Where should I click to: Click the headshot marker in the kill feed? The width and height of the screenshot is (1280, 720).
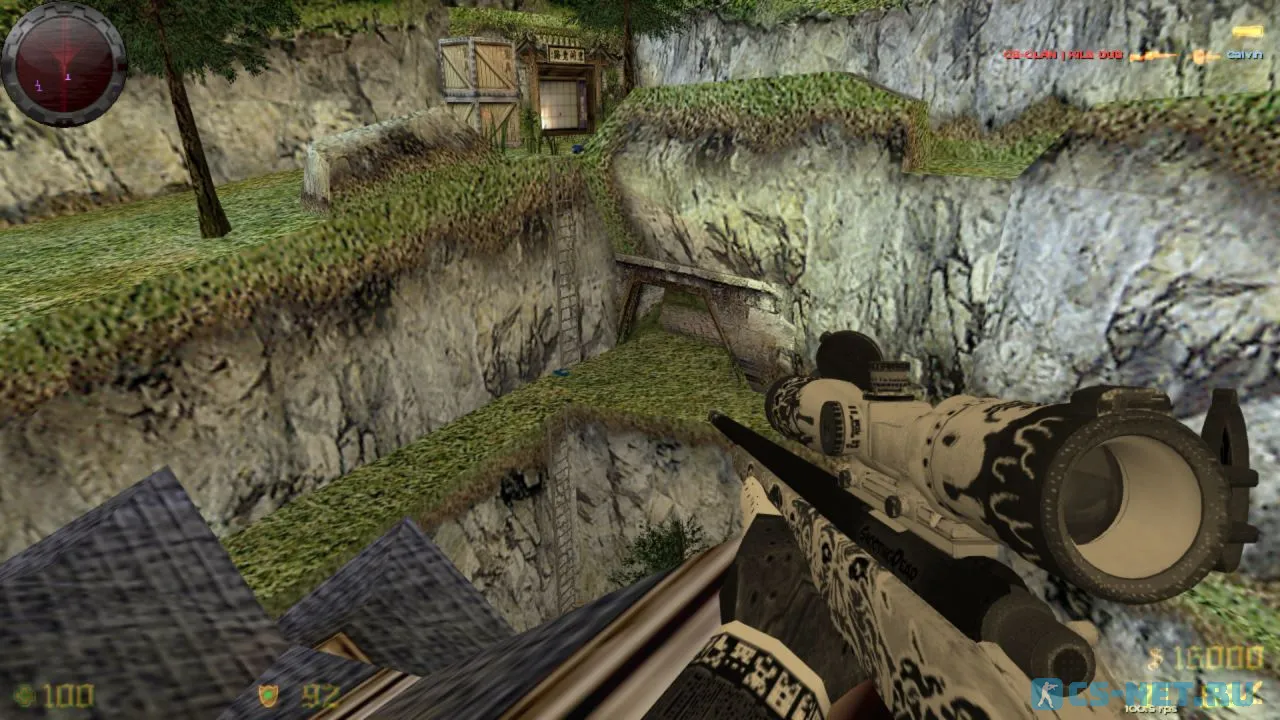[1198, 56]
